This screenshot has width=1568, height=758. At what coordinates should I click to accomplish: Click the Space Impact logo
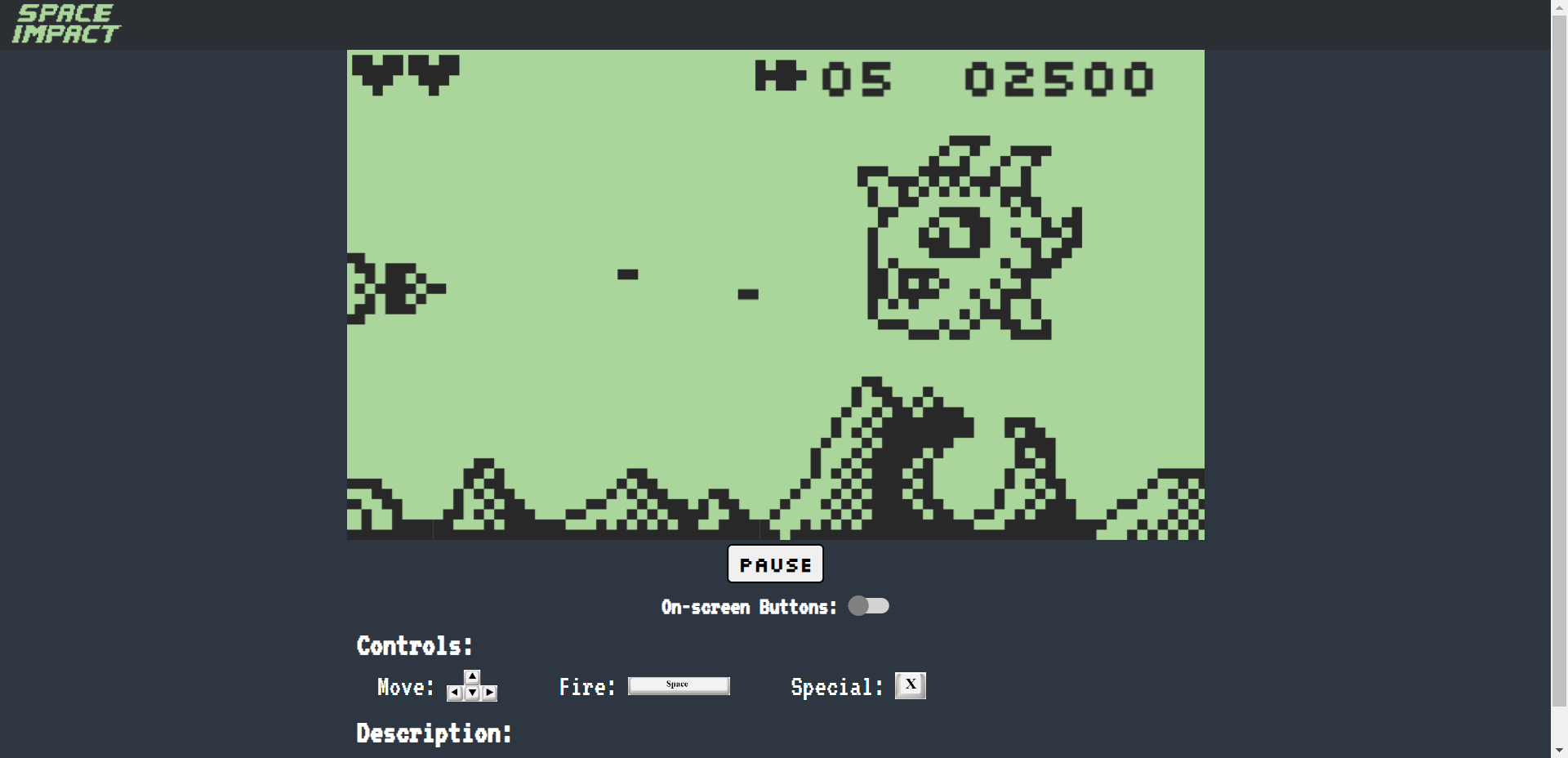point(65,22)
